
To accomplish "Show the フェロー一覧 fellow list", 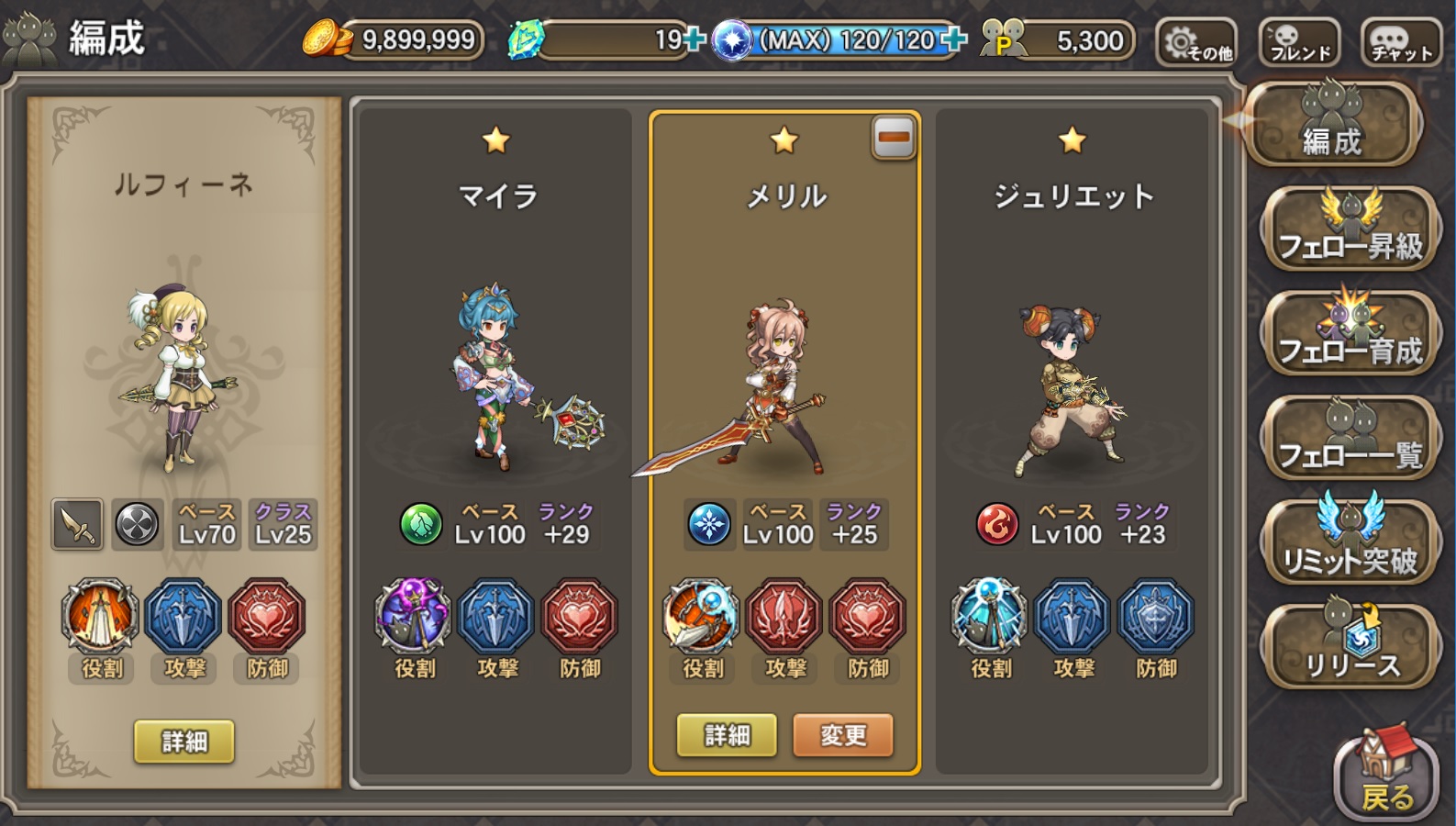I will pyautogui.click(x=1350, y=438).
